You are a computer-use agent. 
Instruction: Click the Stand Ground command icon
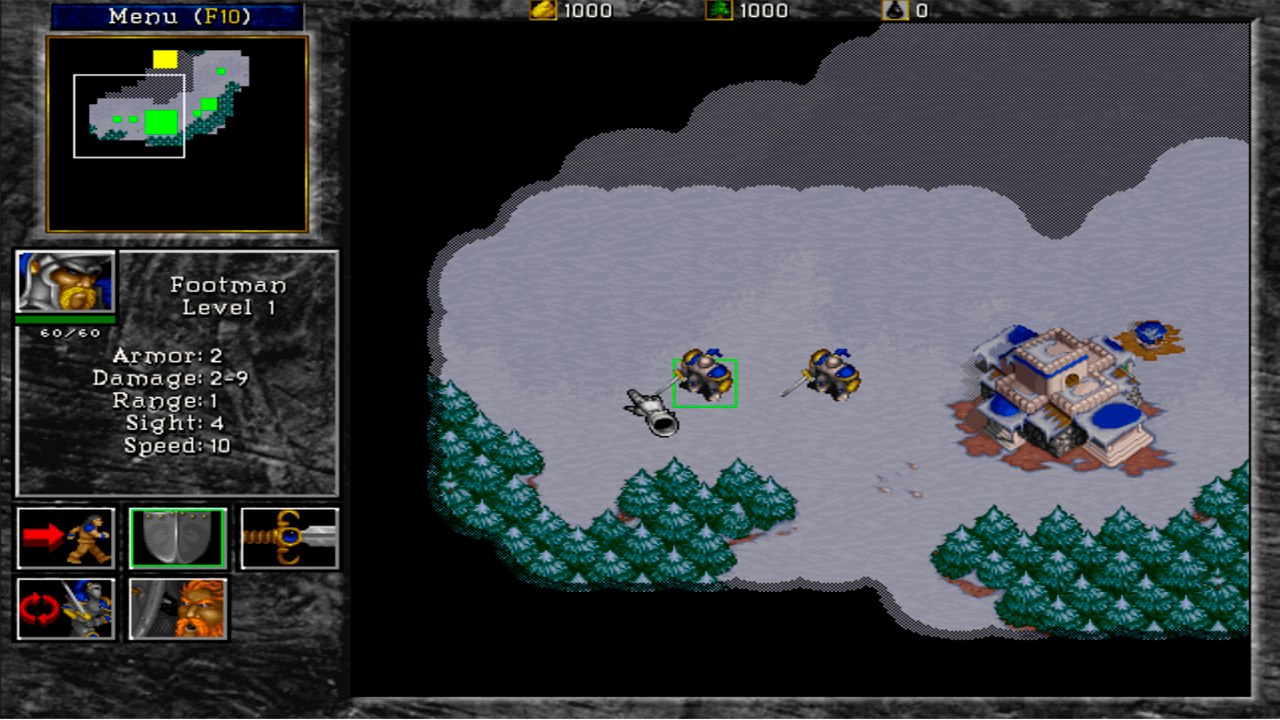click(x=177, y=608)
